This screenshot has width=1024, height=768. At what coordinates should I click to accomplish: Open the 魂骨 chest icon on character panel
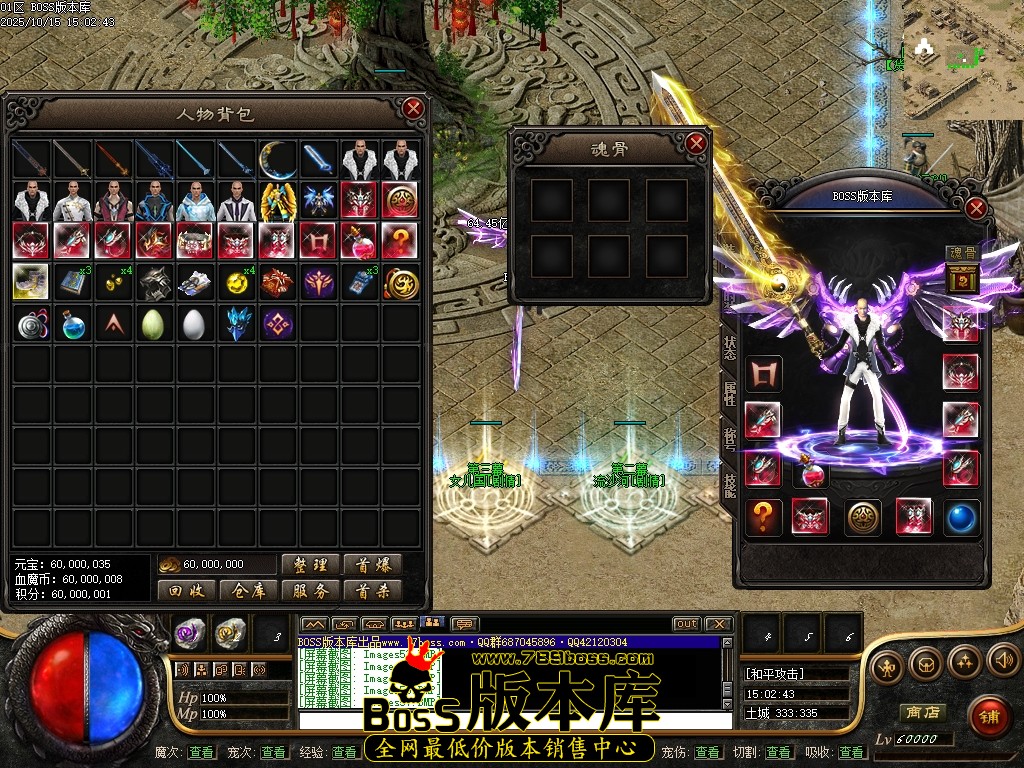960,279
